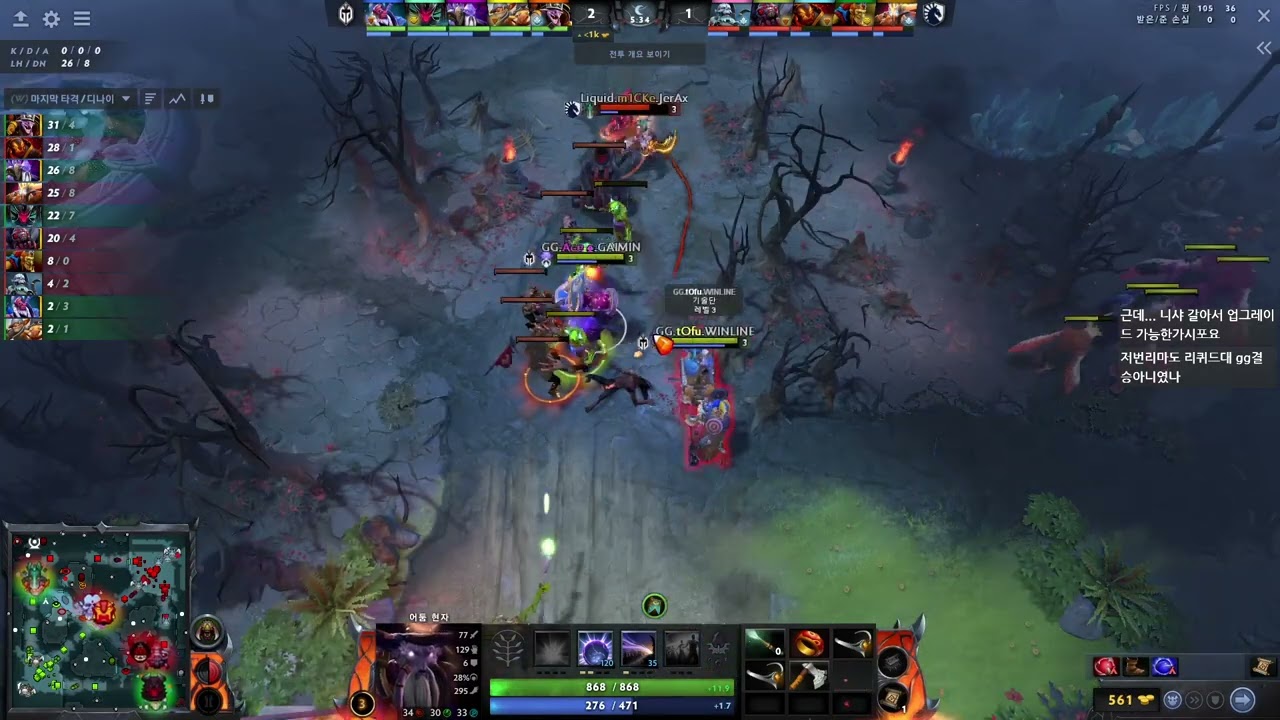
Task: Open the sword and shield items view
Action: (207, 99)
